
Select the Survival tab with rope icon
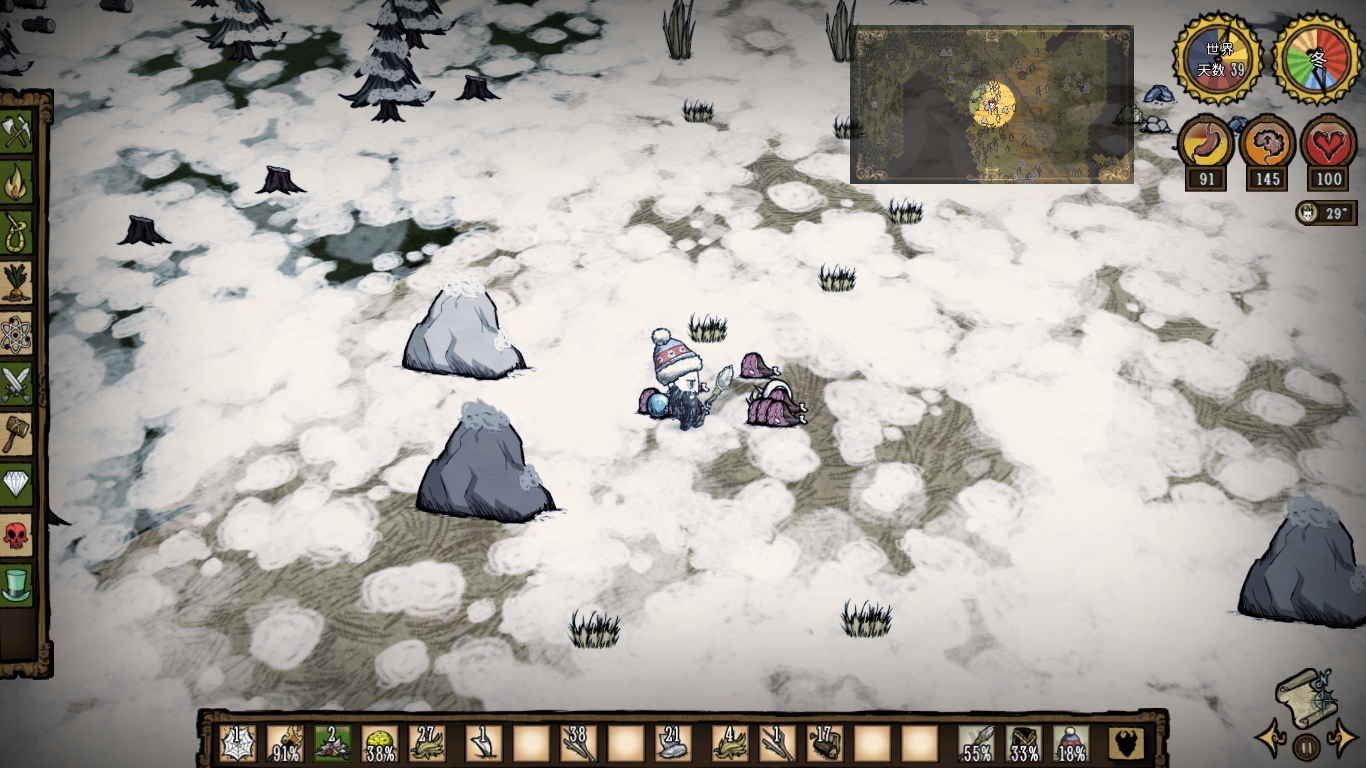coord(17,233)
